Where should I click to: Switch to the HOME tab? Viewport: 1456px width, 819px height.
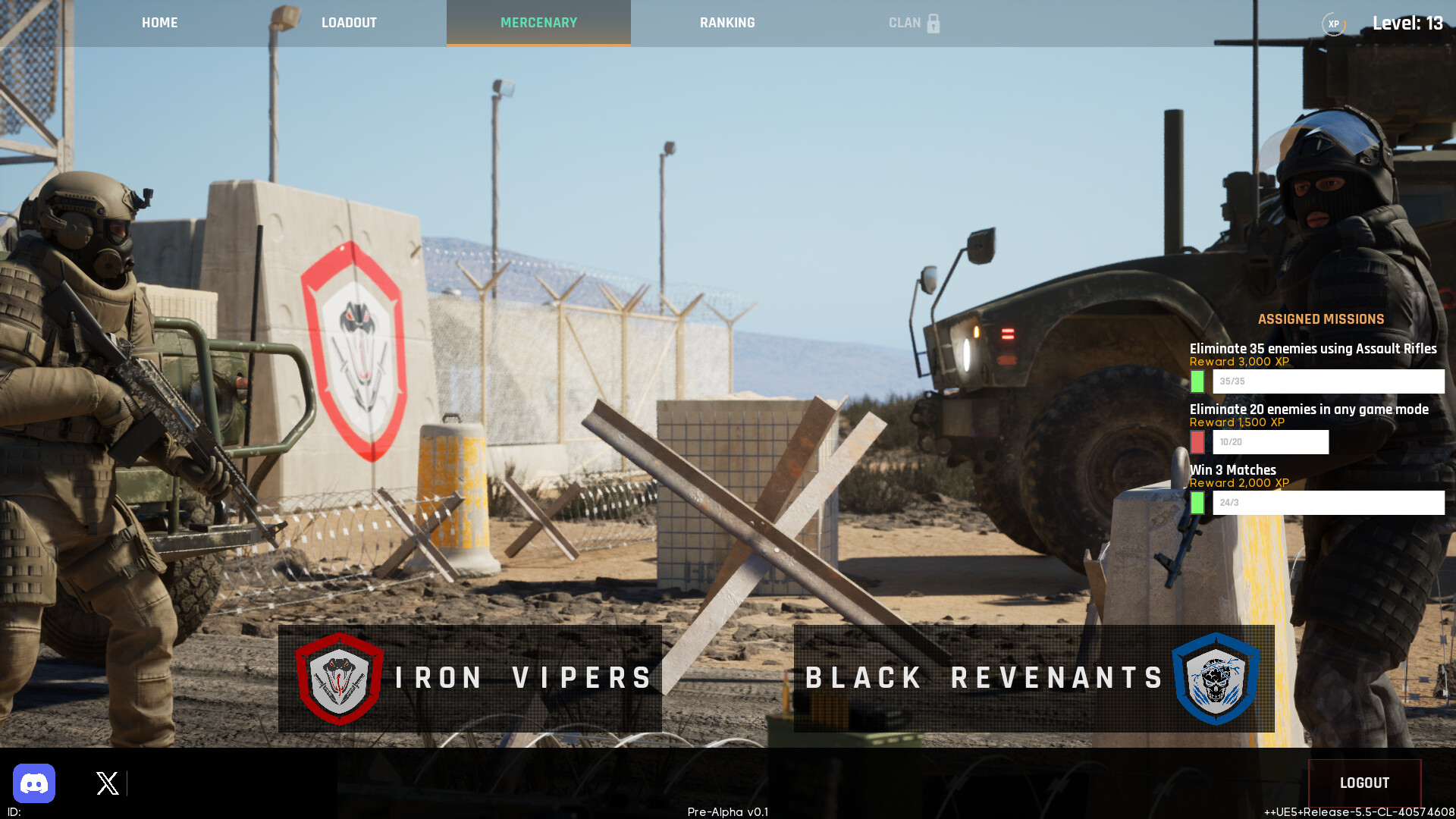[x=159, y=23]
